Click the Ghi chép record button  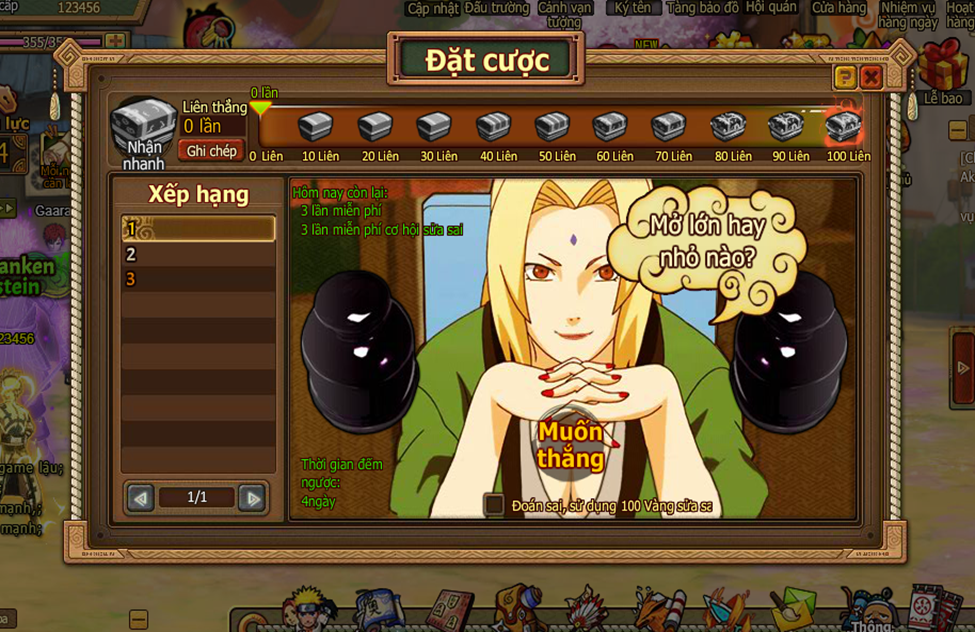point(211,151)
